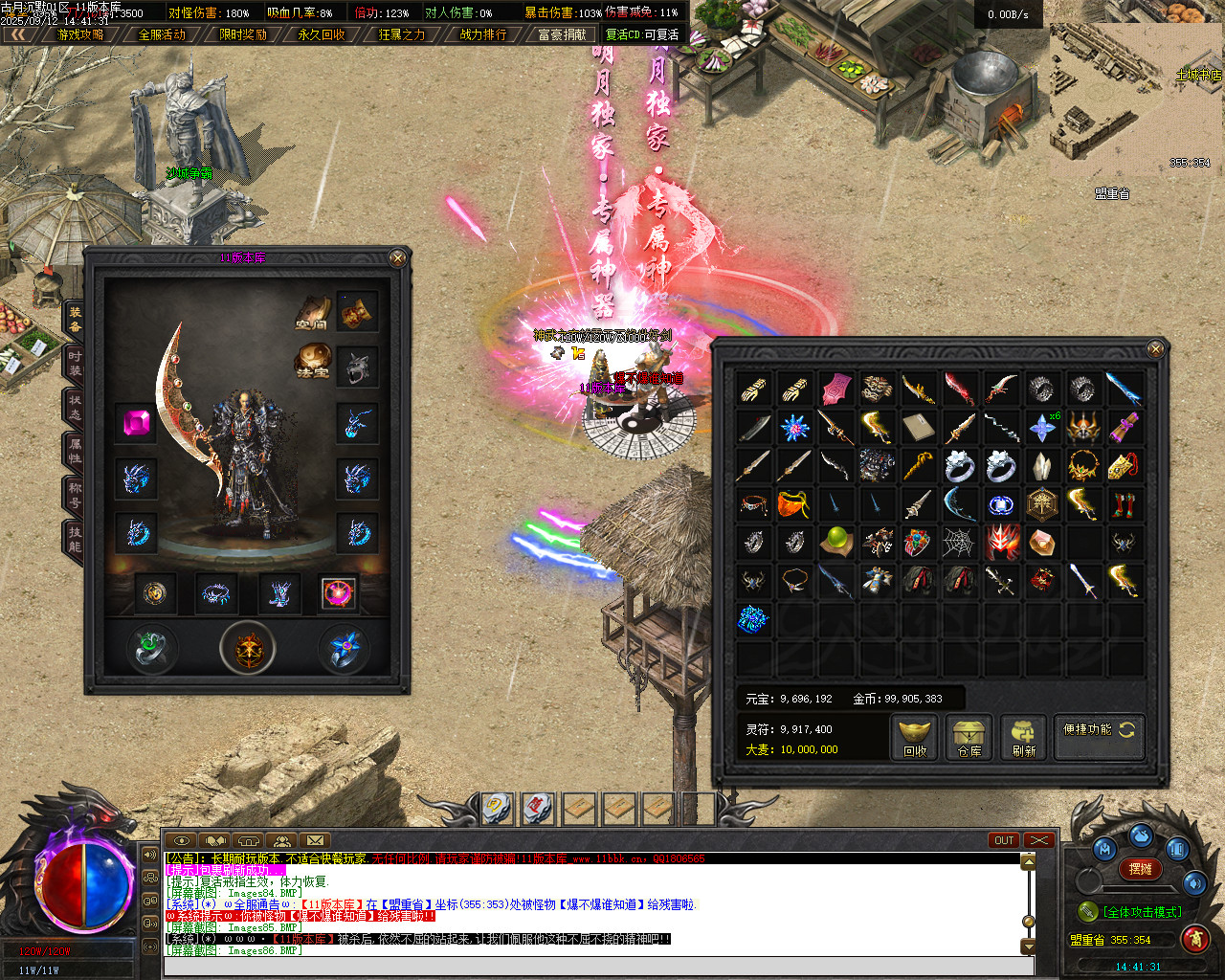Viewport: 1225px width, 980px height.
Task: Refresh the bag with 刷新 button
Action: tap(1024, 738)
